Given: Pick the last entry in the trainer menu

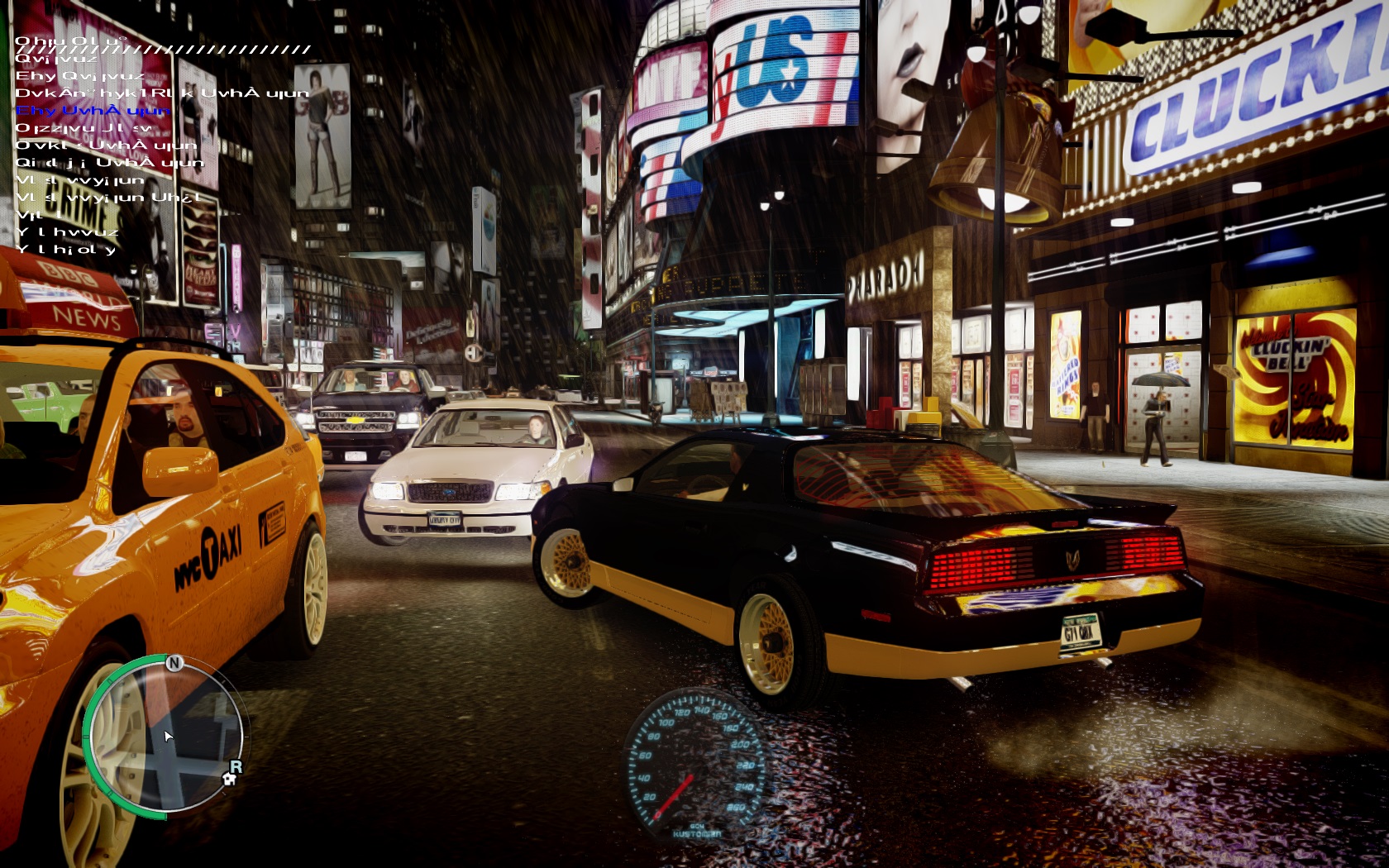Looking at the screenshot, I should (66, 250).
